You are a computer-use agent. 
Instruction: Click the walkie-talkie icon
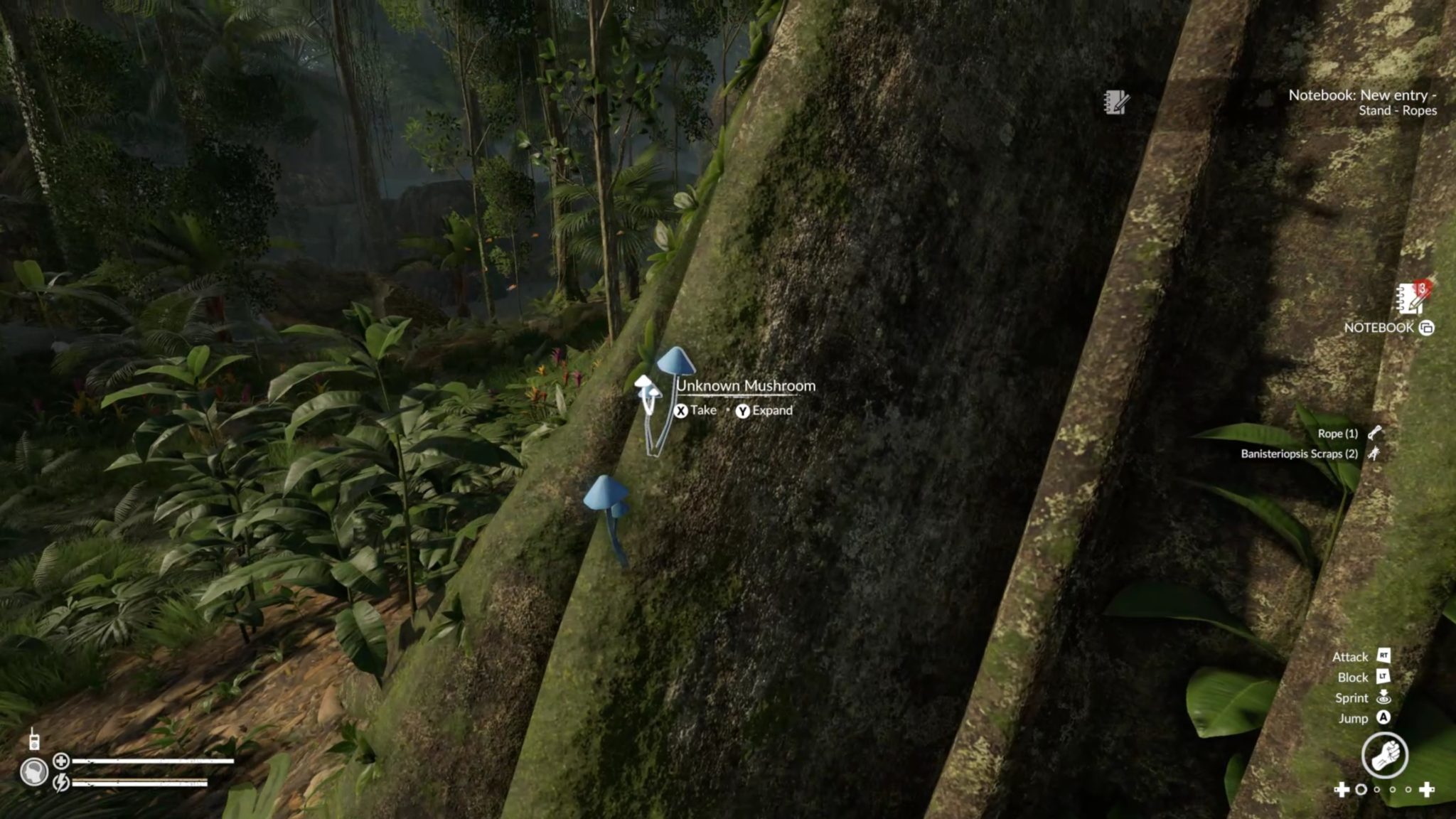click(33, 739)
